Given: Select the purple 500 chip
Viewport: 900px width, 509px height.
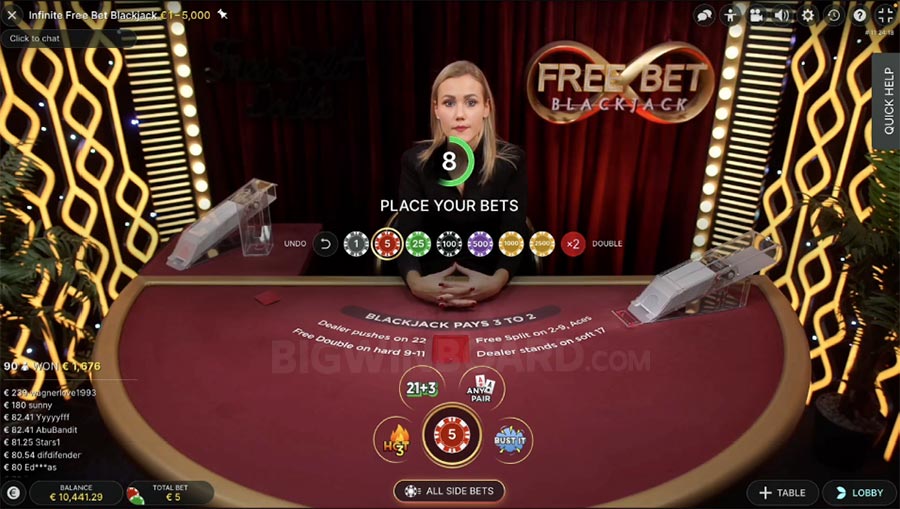Looking at the screenshot, I should point(480,243).
